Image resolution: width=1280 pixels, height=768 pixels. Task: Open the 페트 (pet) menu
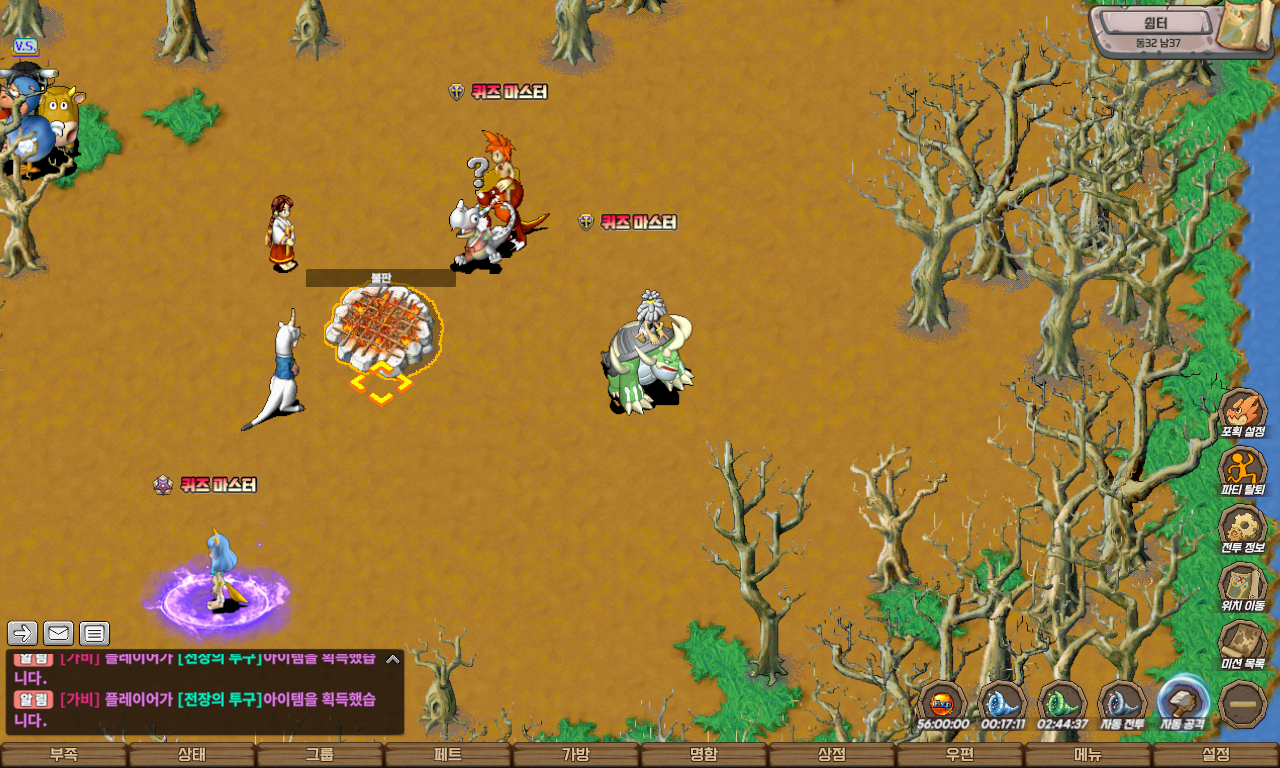(448, 755)
